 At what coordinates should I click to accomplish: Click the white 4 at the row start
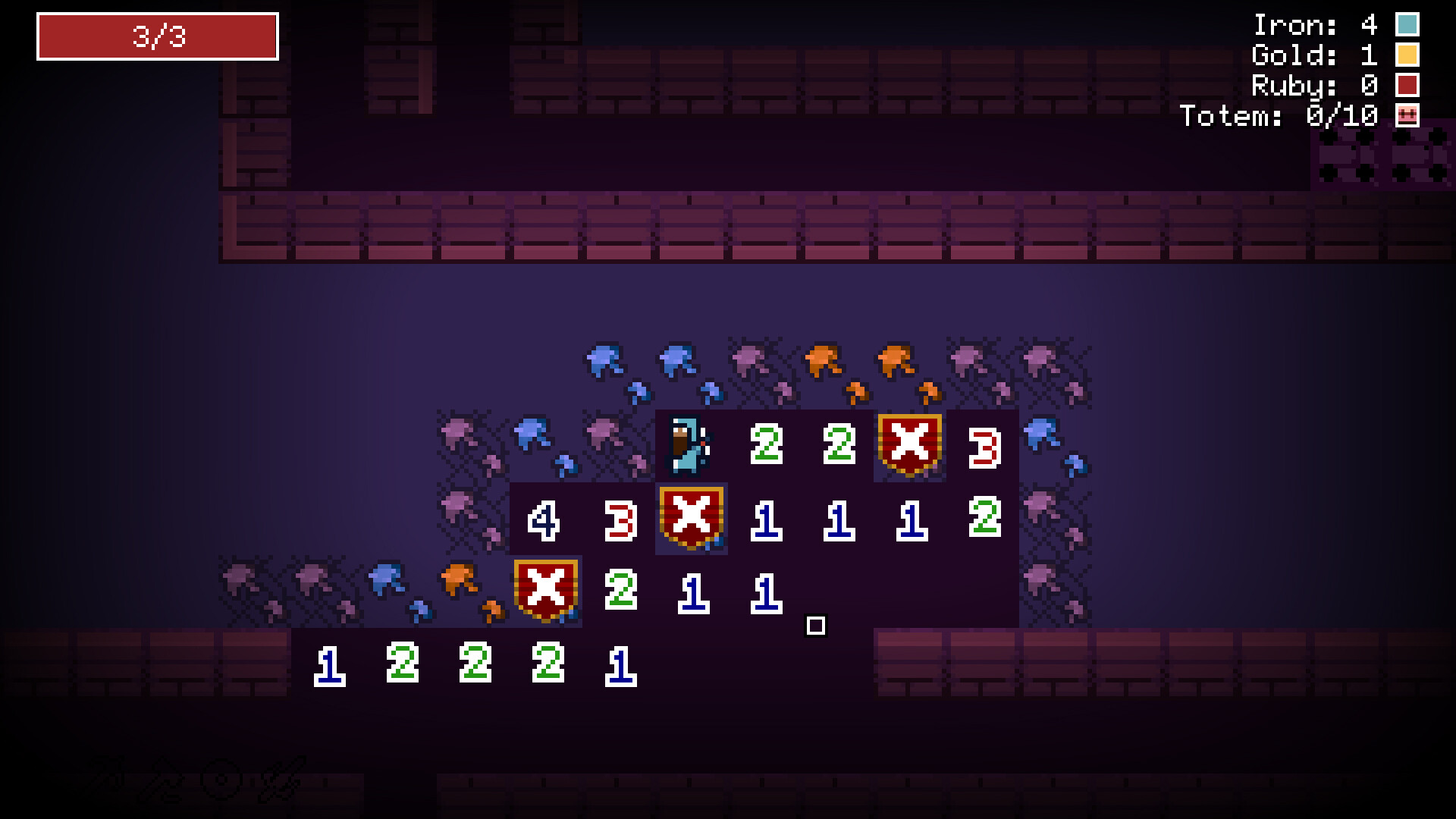point(544,519)
